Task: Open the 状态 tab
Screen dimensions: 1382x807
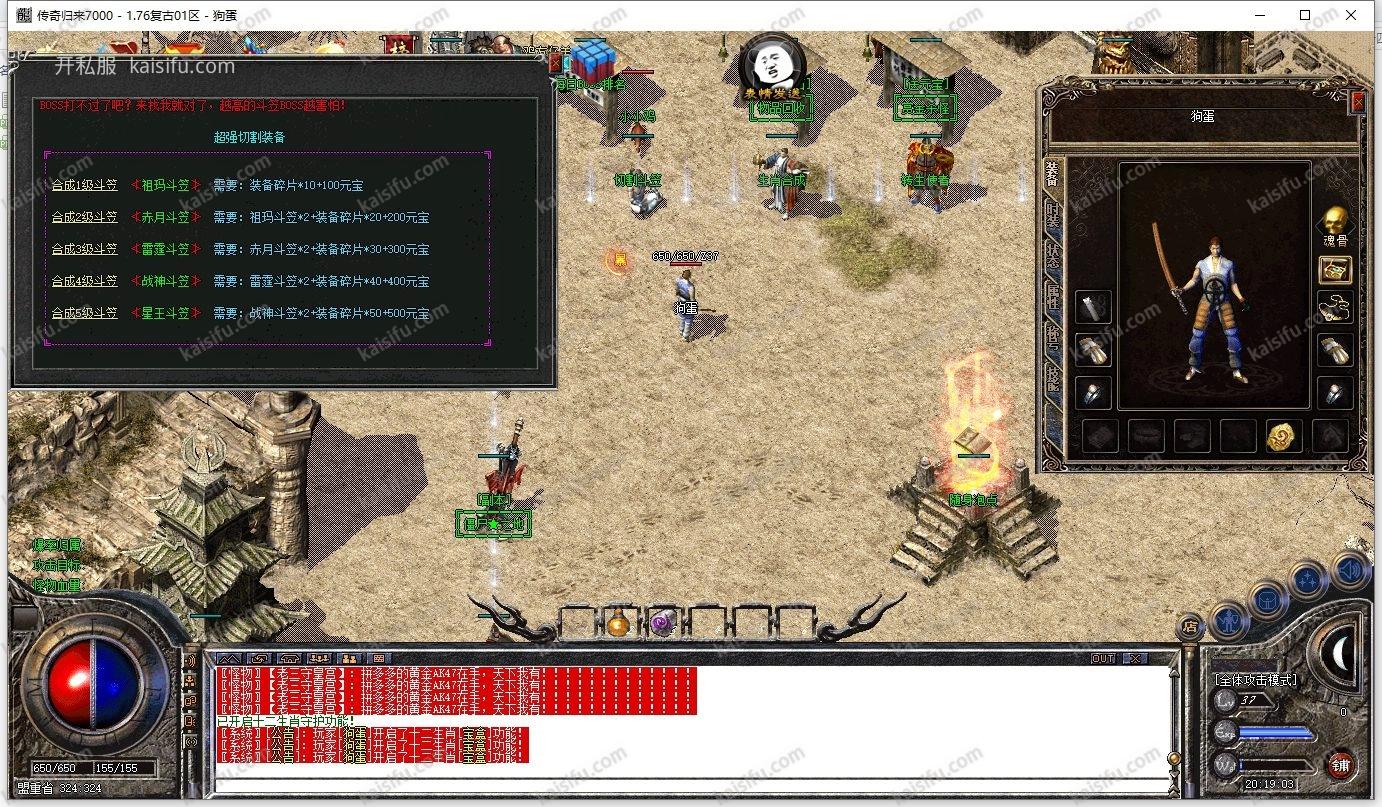Action: coord(1052,253)
